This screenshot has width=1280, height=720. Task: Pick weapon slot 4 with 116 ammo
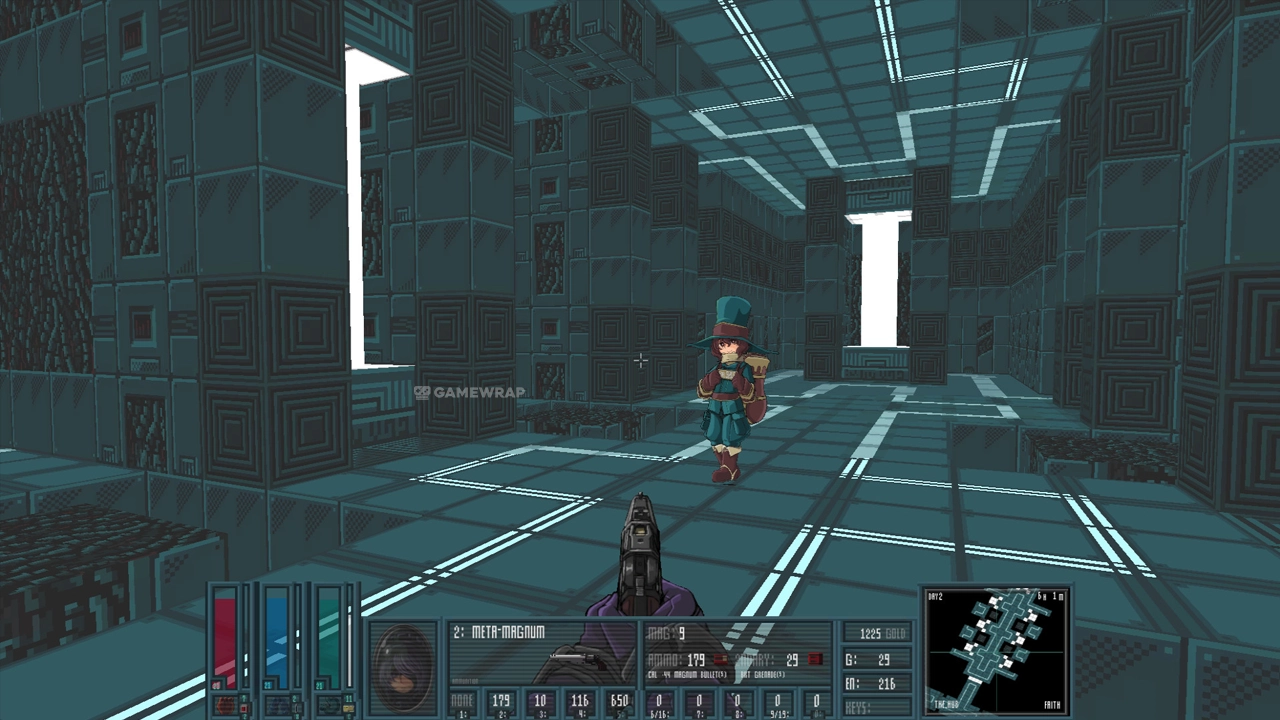tap(580, 703)
